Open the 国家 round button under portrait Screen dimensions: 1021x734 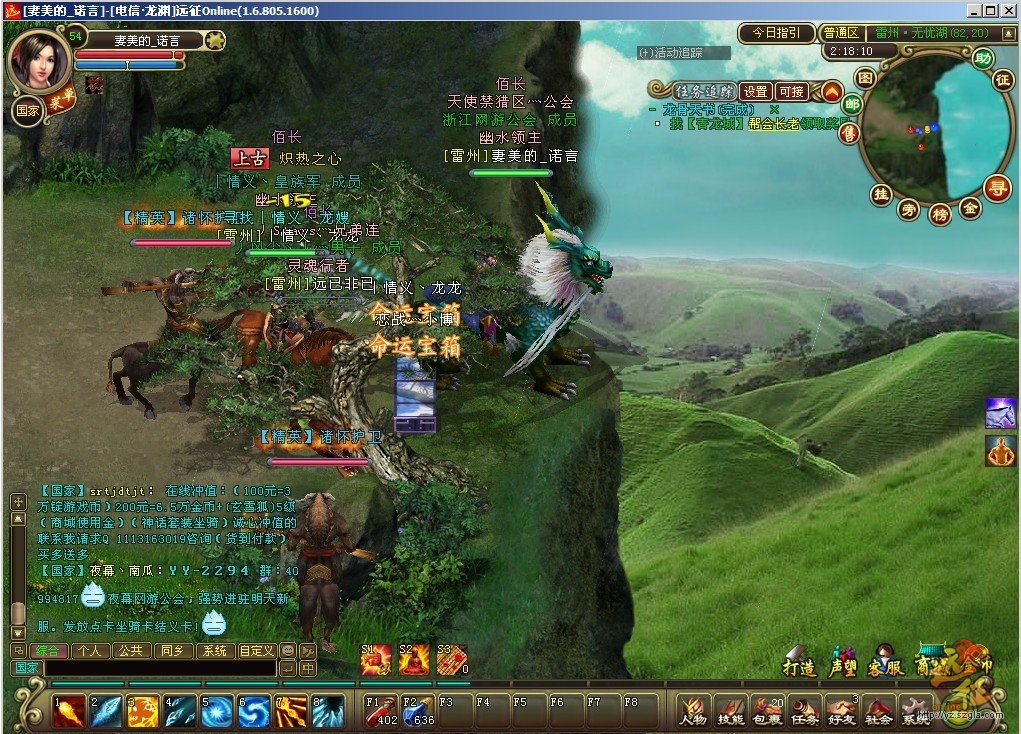[x=27, y=111]
